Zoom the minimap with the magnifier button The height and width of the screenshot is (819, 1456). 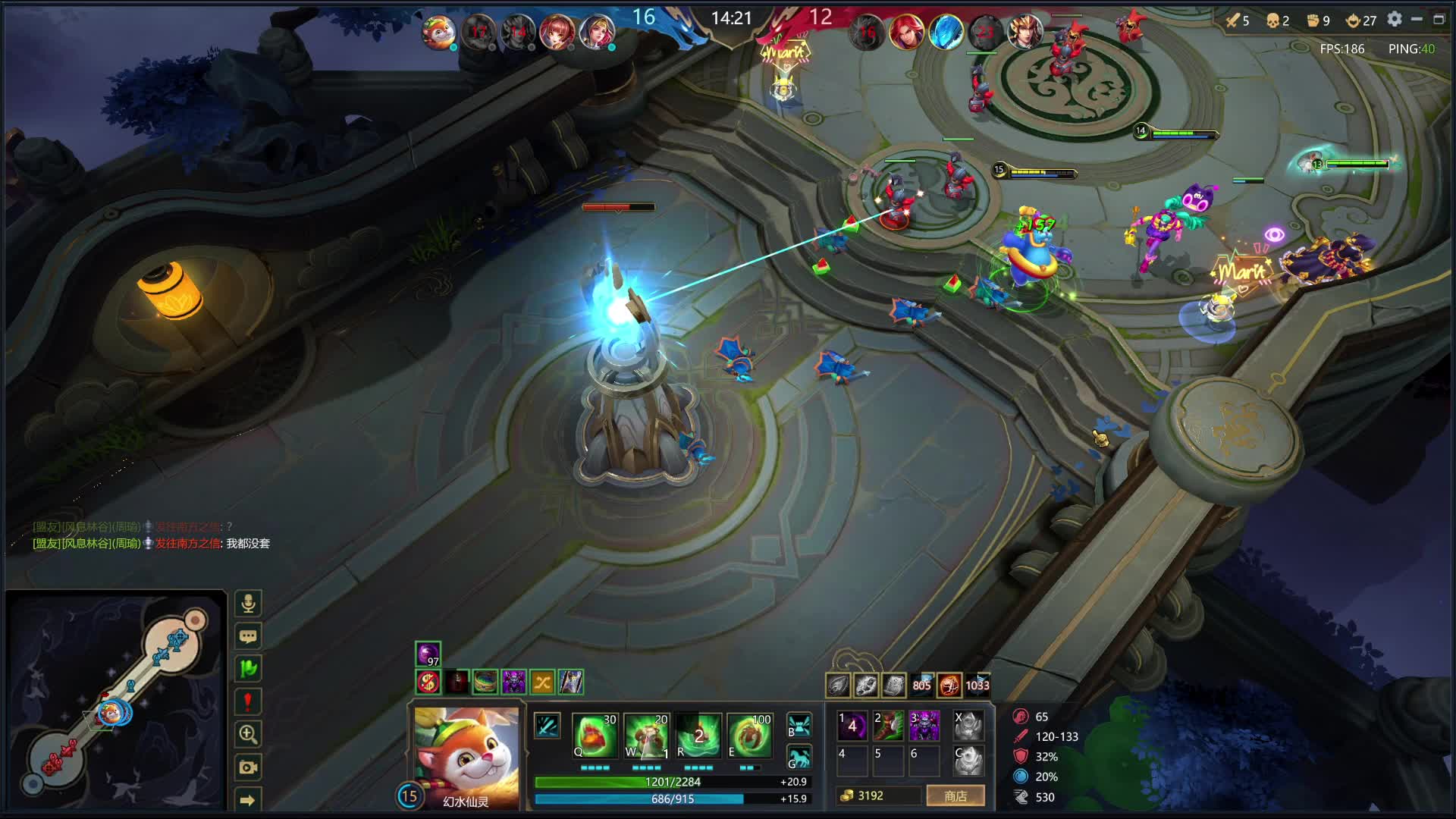248,734
